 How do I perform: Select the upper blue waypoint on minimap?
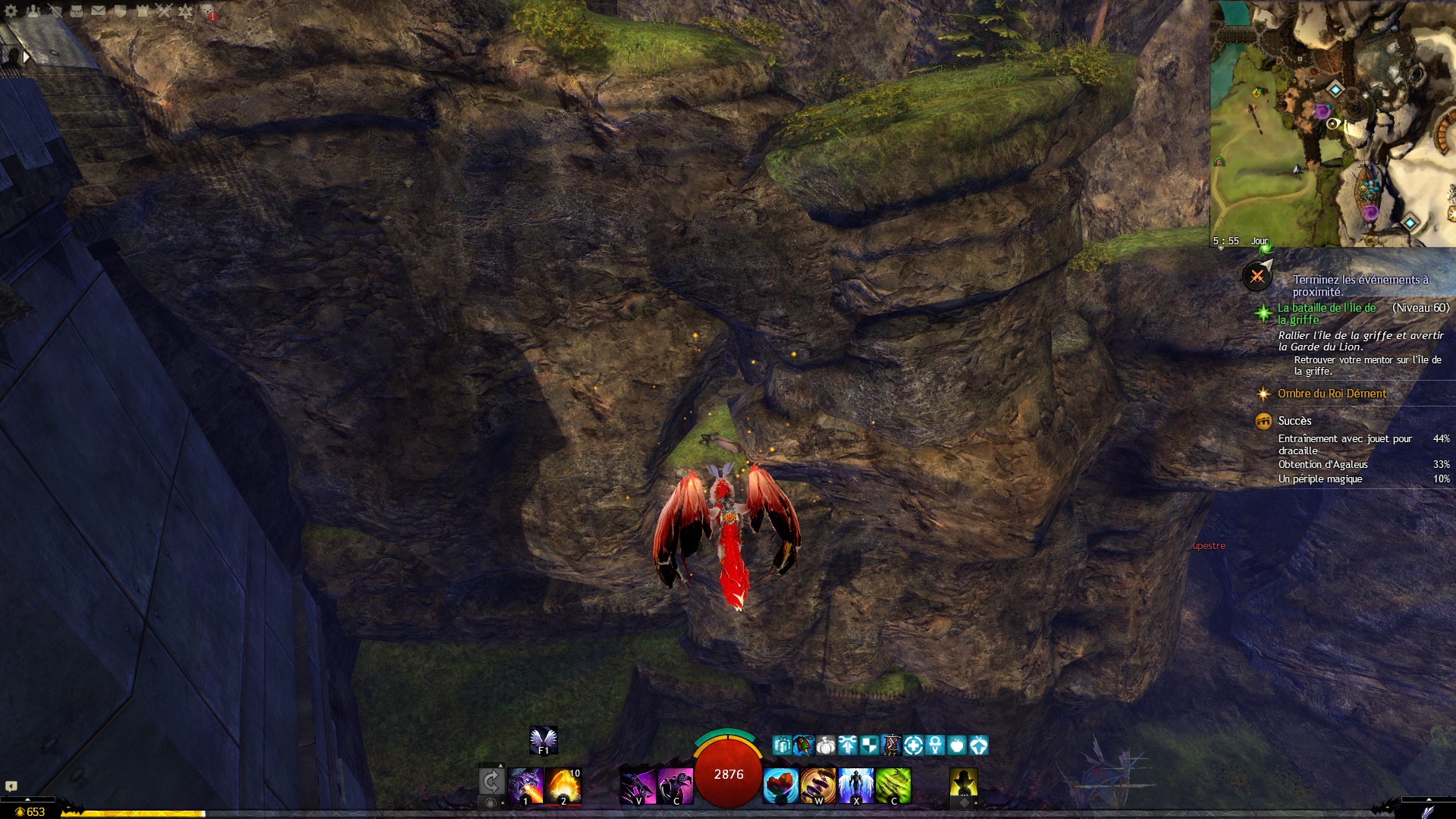coord(1335,89)
